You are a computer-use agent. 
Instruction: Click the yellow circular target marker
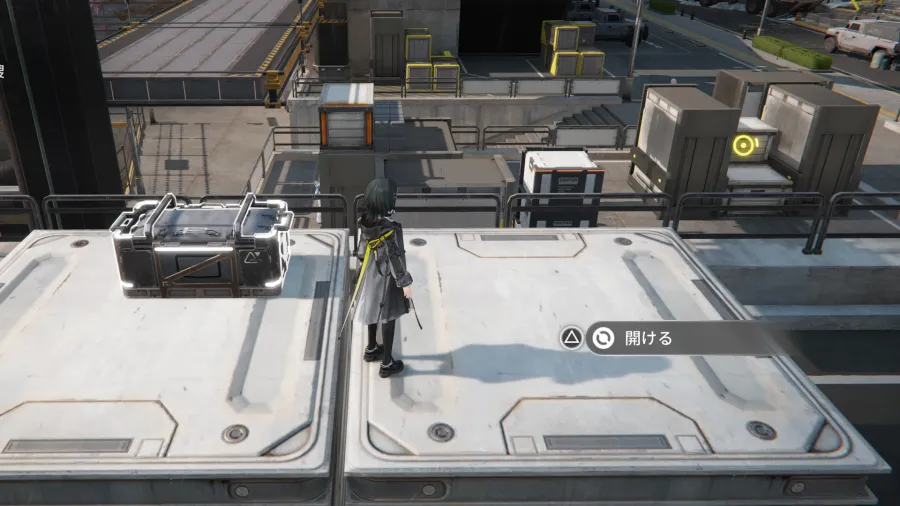click(x=742, y=147)
